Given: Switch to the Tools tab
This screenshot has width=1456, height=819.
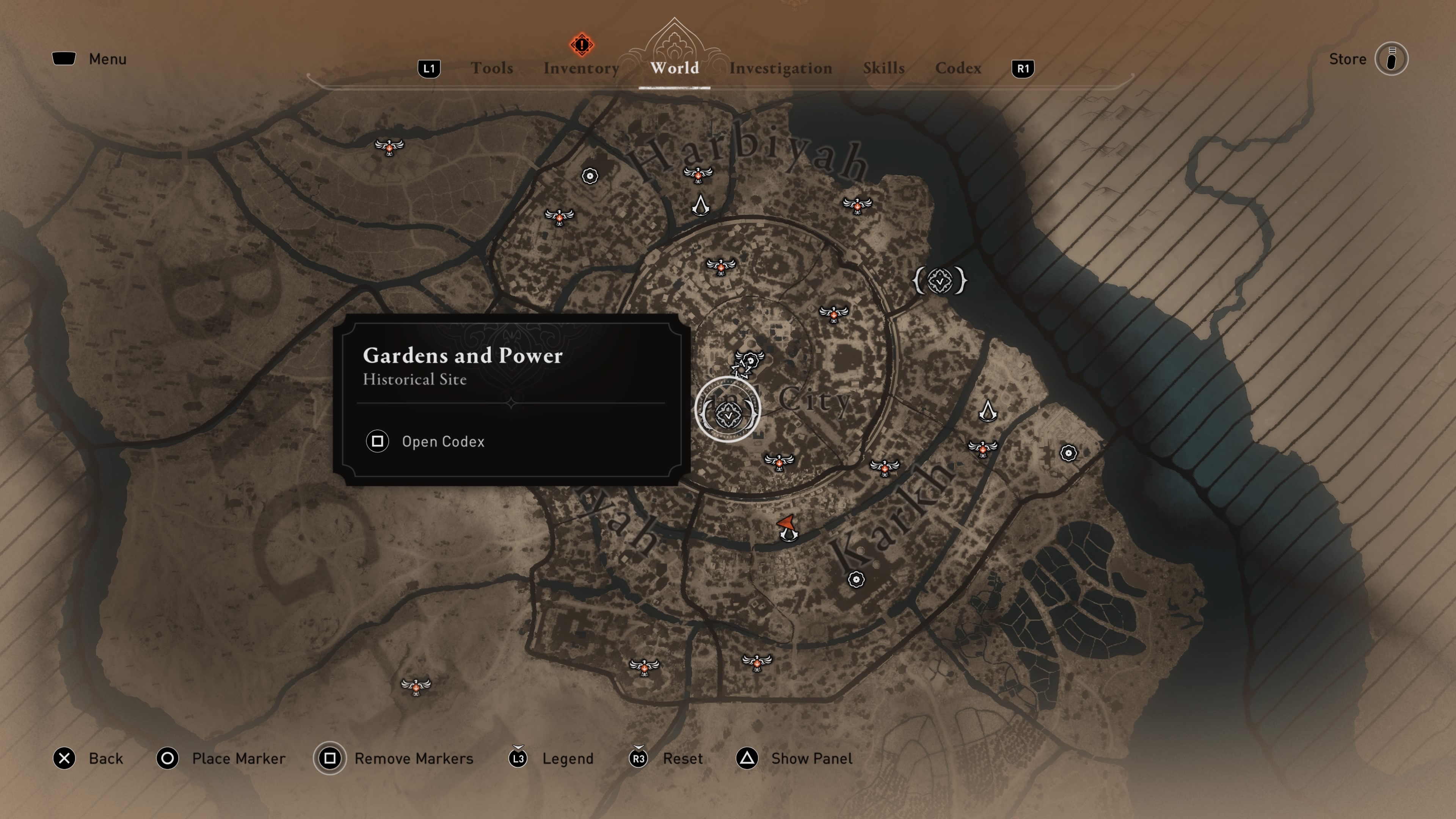Looking at the screenshot, I should tap(492, 68).
